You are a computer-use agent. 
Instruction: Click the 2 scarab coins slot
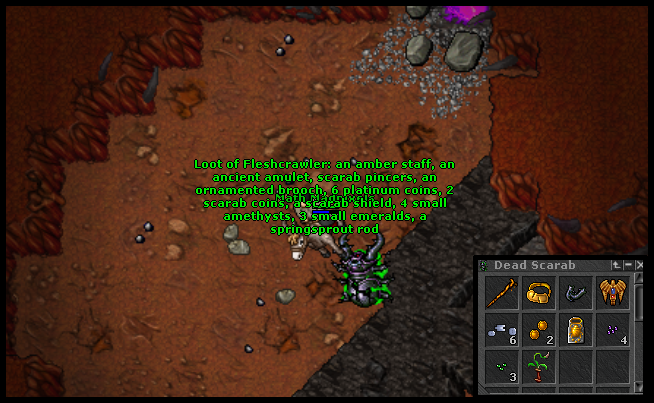click(x=538, y=330)
